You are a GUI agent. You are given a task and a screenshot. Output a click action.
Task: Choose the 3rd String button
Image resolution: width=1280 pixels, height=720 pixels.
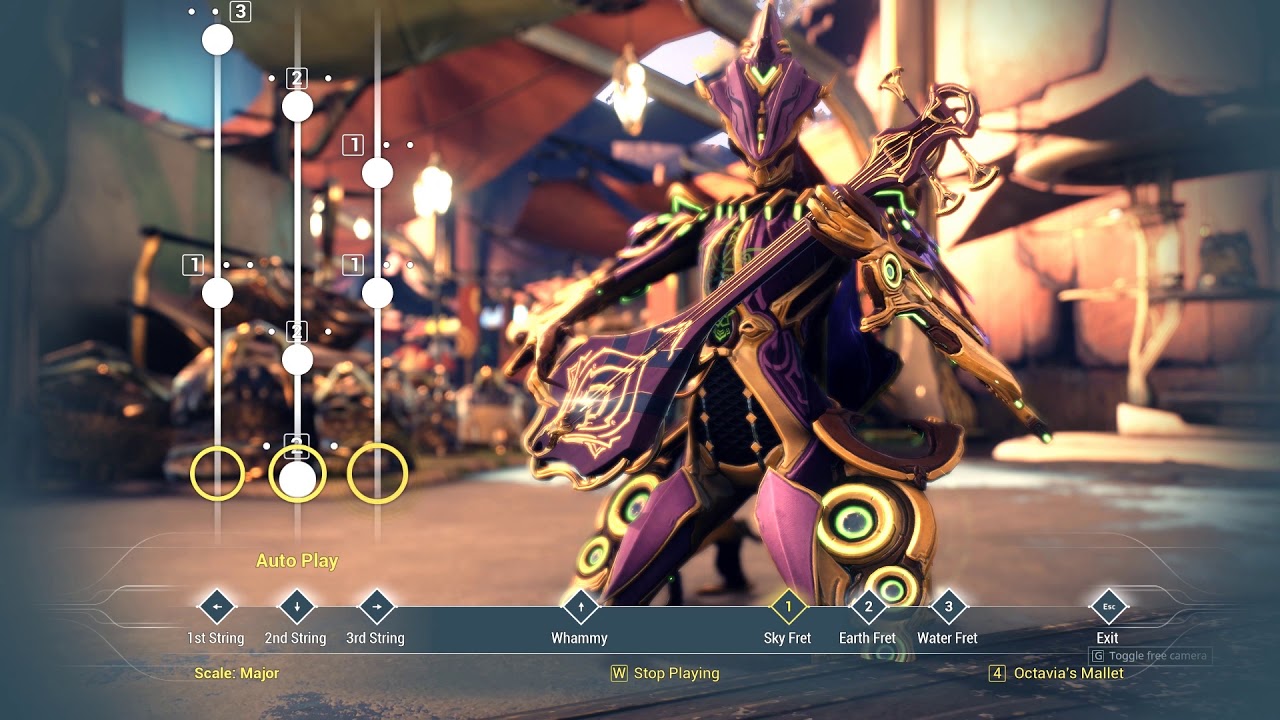376,607
